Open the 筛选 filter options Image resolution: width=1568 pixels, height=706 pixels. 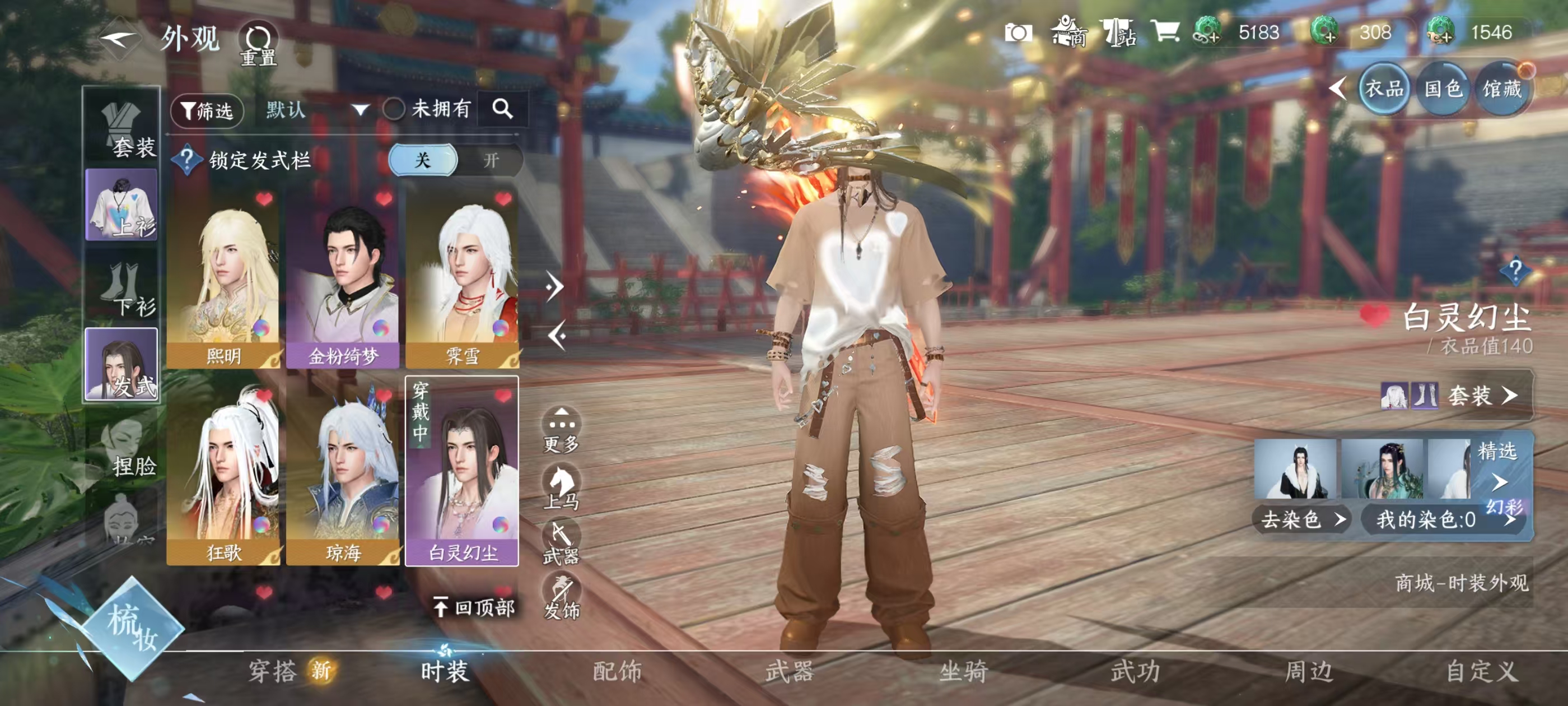[207, 111]
